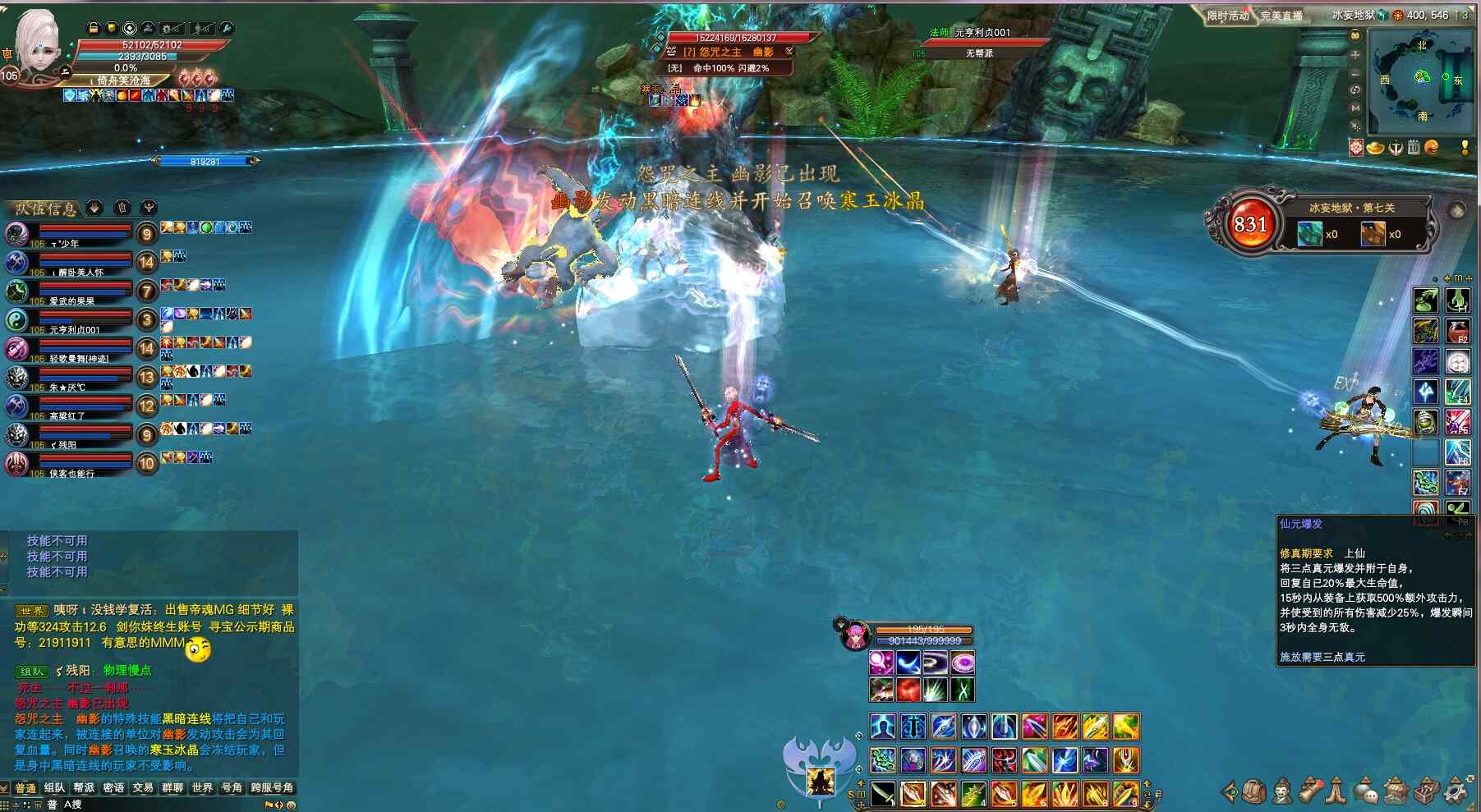
Task: Open the world map with the M button
Action: [1355, 108]
